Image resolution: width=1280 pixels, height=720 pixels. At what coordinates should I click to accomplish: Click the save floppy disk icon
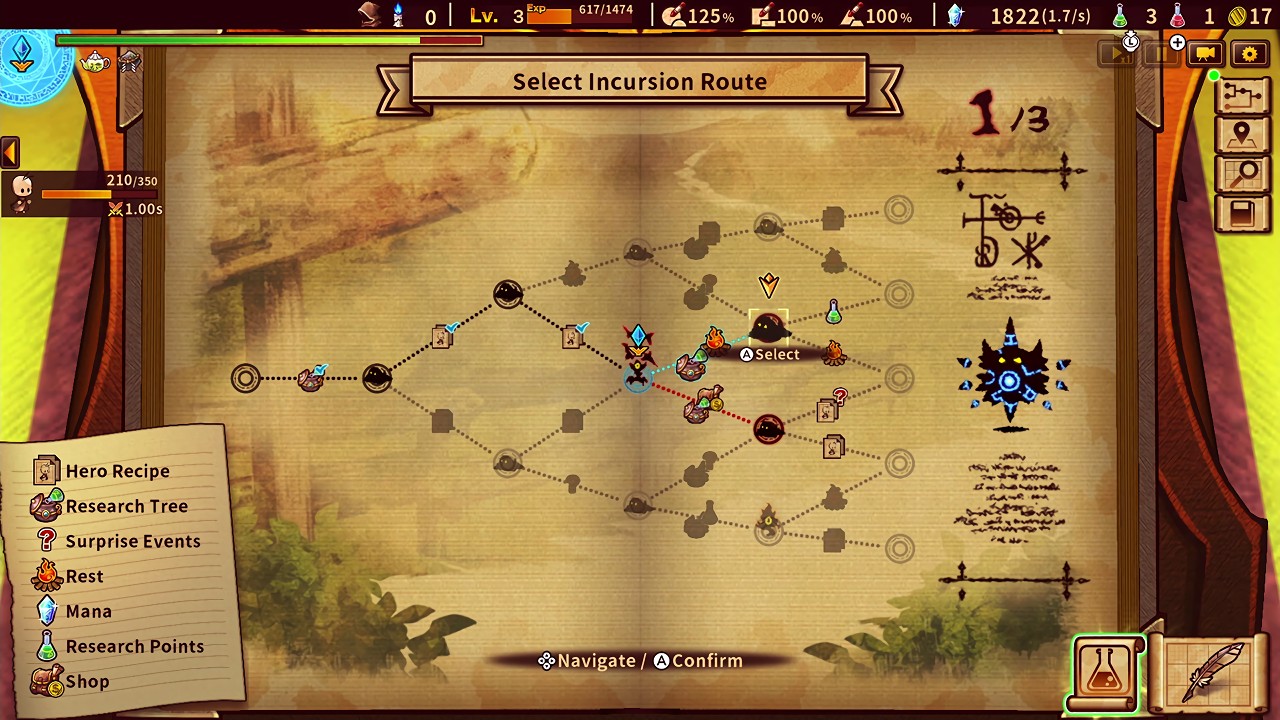click(x=1242, y=213)
